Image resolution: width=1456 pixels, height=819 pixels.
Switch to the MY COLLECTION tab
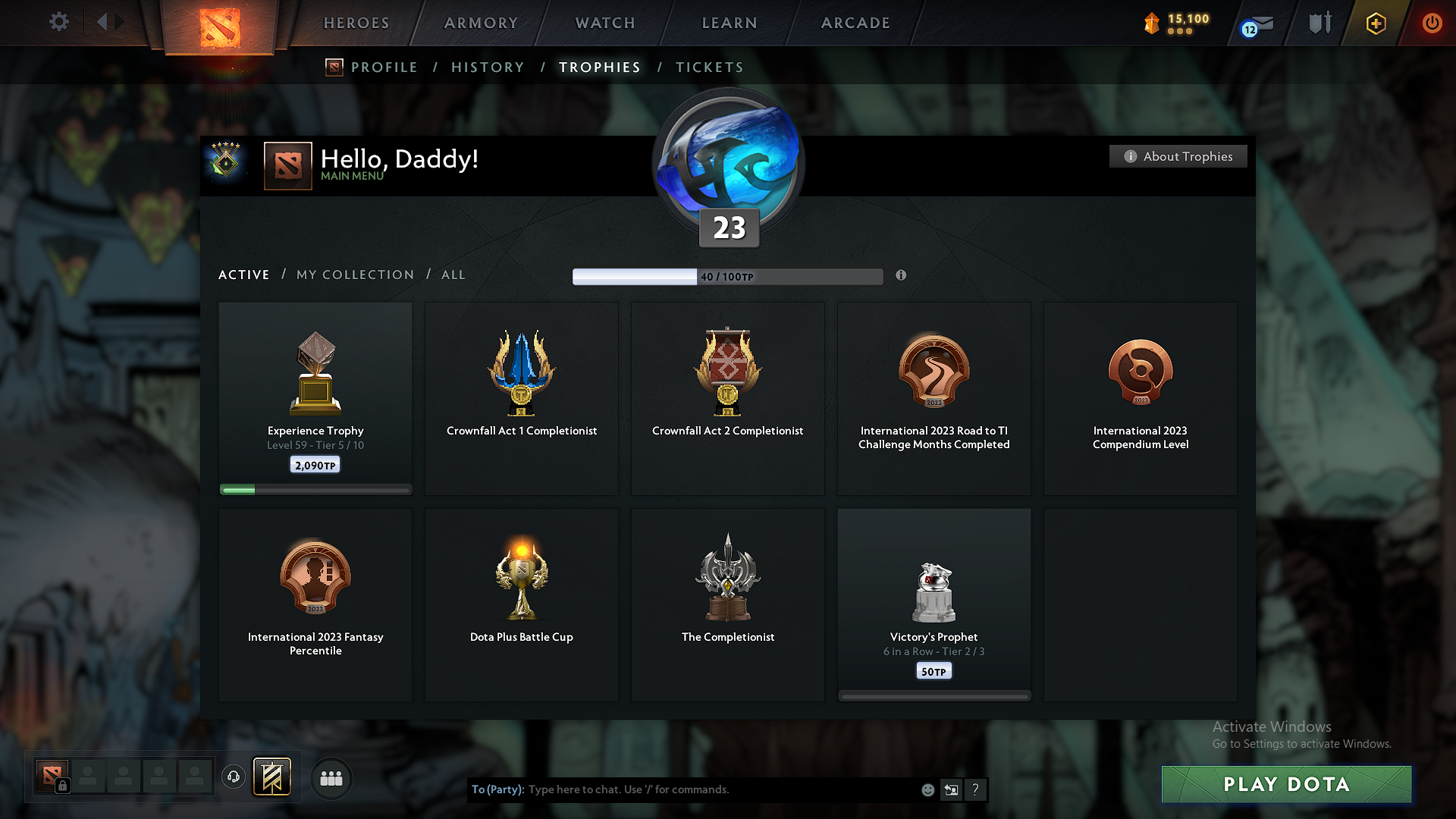click(354, 275)
